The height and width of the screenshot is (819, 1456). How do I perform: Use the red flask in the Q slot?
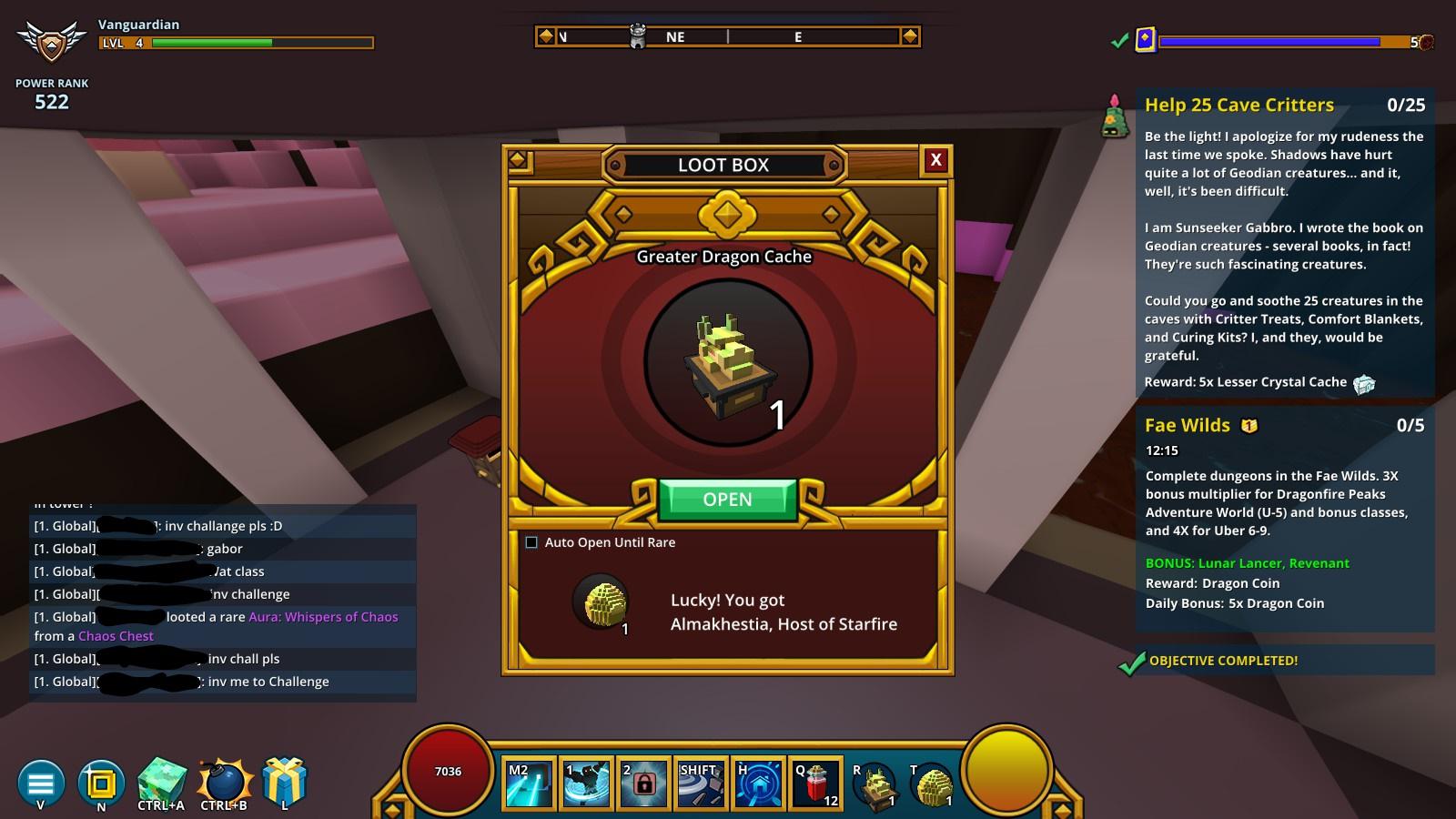817,784
